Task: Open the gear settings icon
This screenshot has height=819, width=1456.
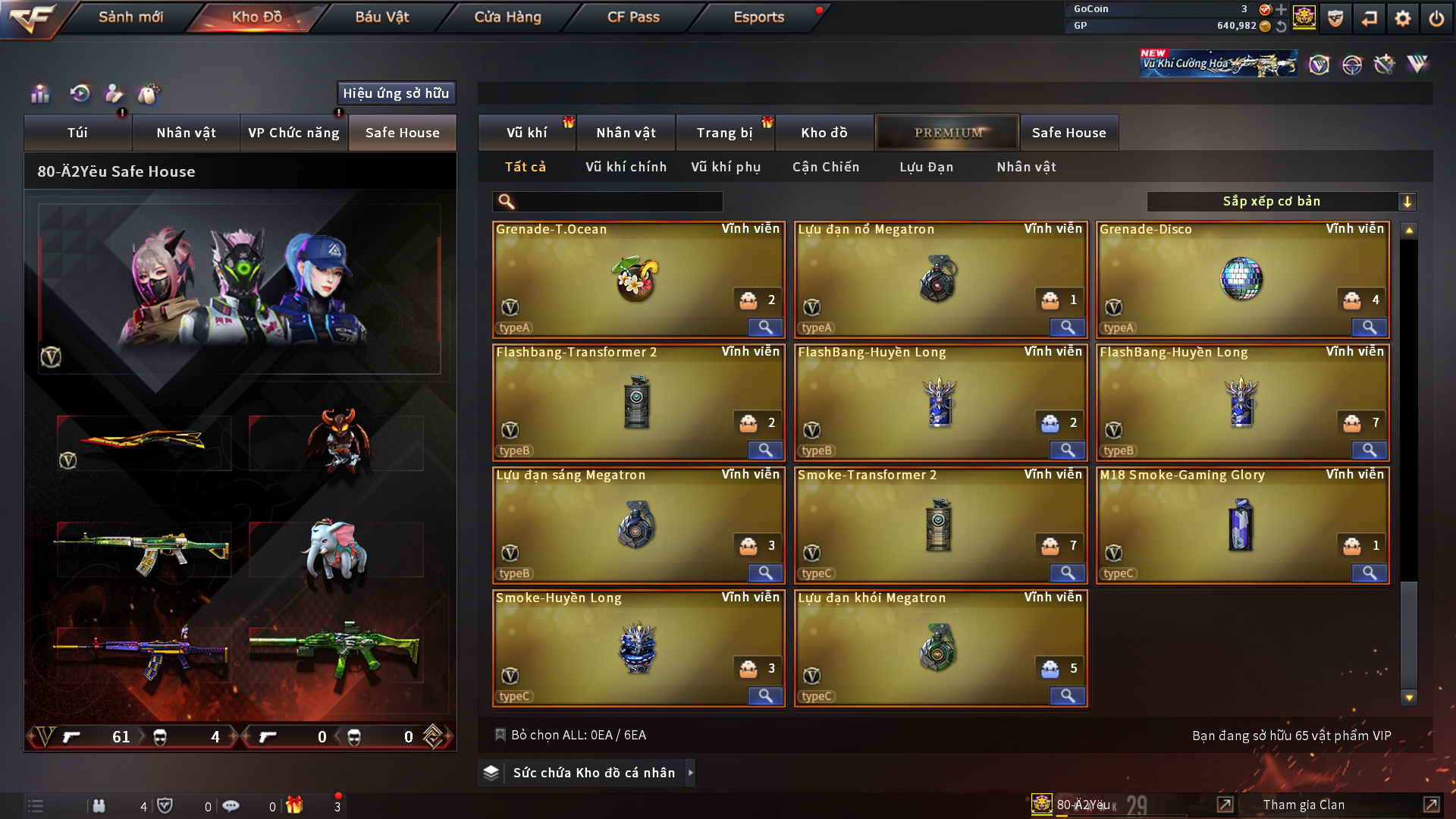Action: [1403, 18]
